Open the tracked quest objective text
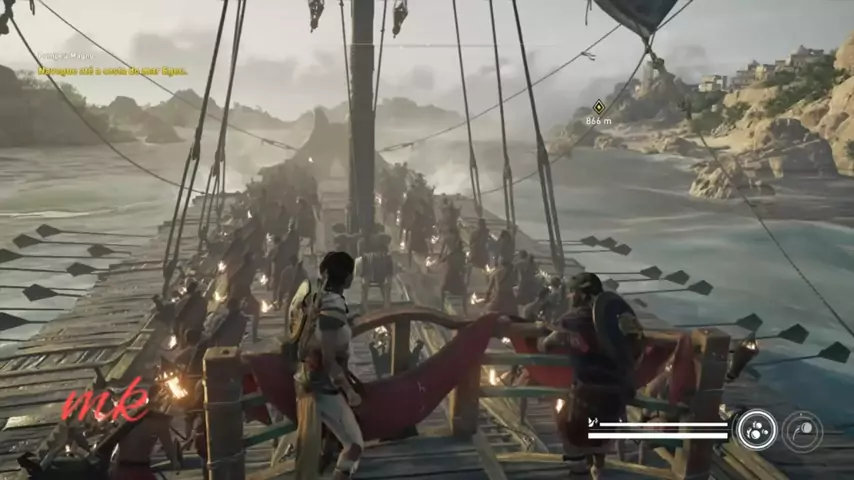 point(112,71)
